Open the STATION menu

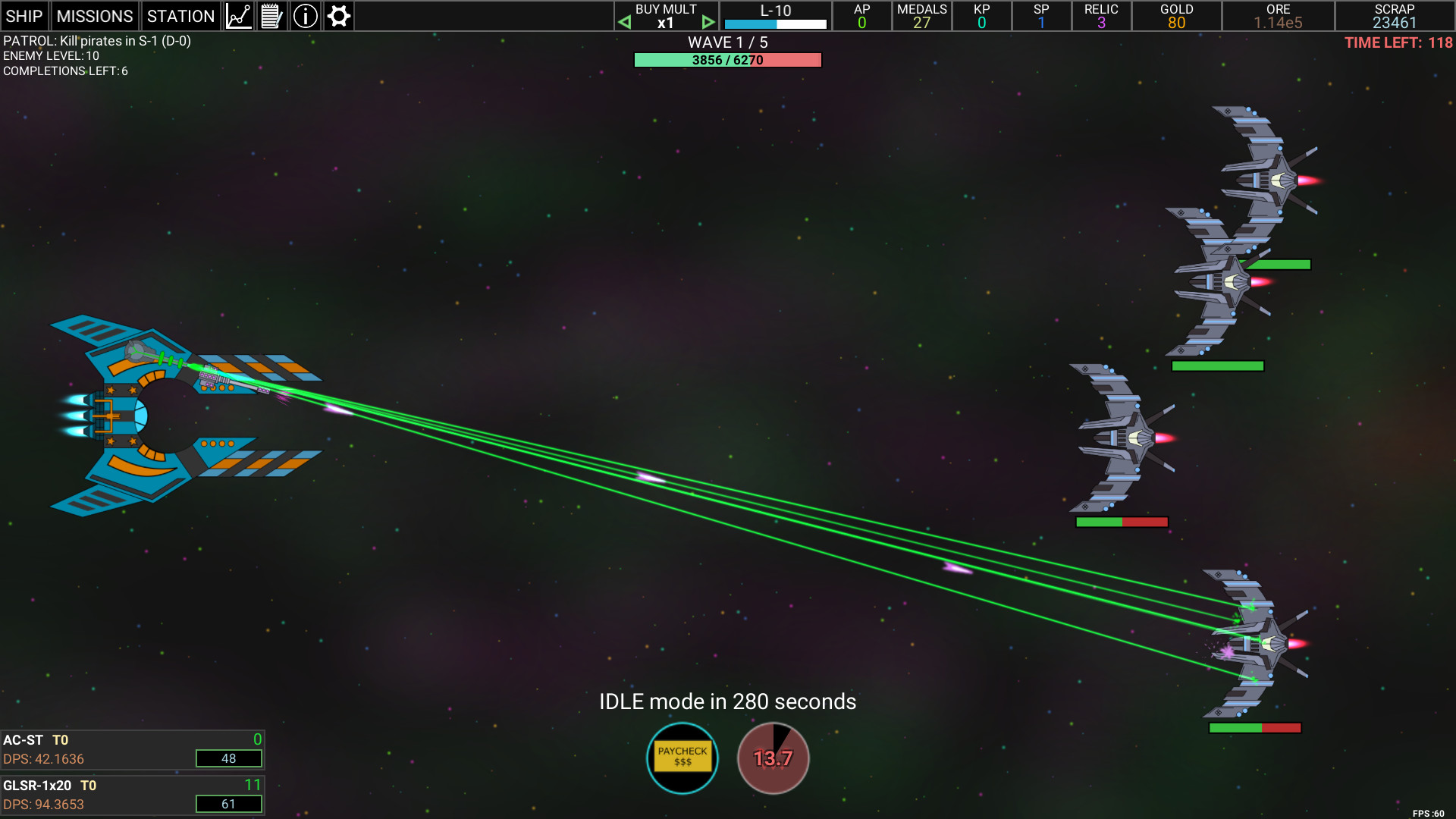tap(180, 15)
